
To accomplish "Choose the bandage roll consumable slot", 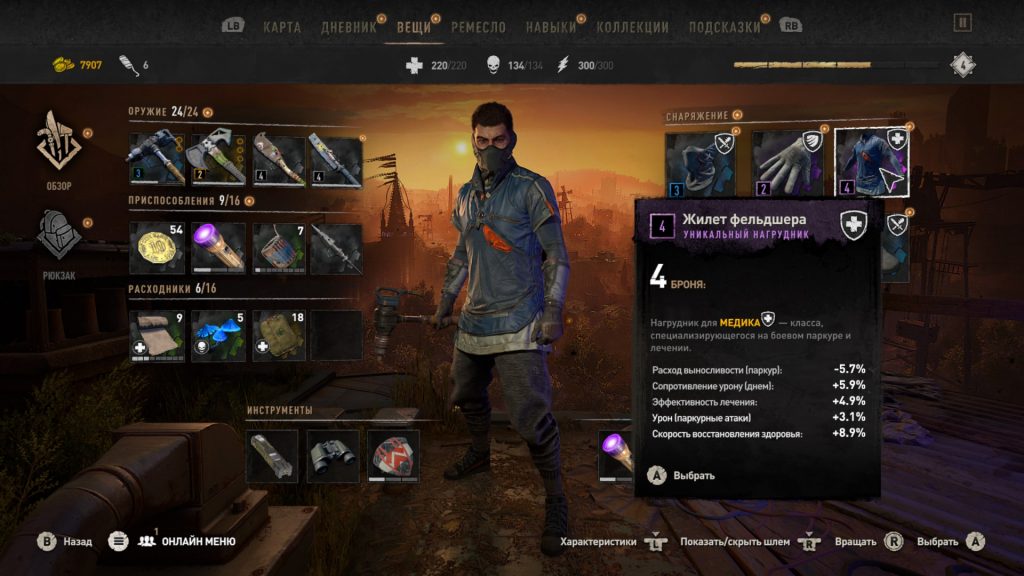I will [x=157, y=335].
